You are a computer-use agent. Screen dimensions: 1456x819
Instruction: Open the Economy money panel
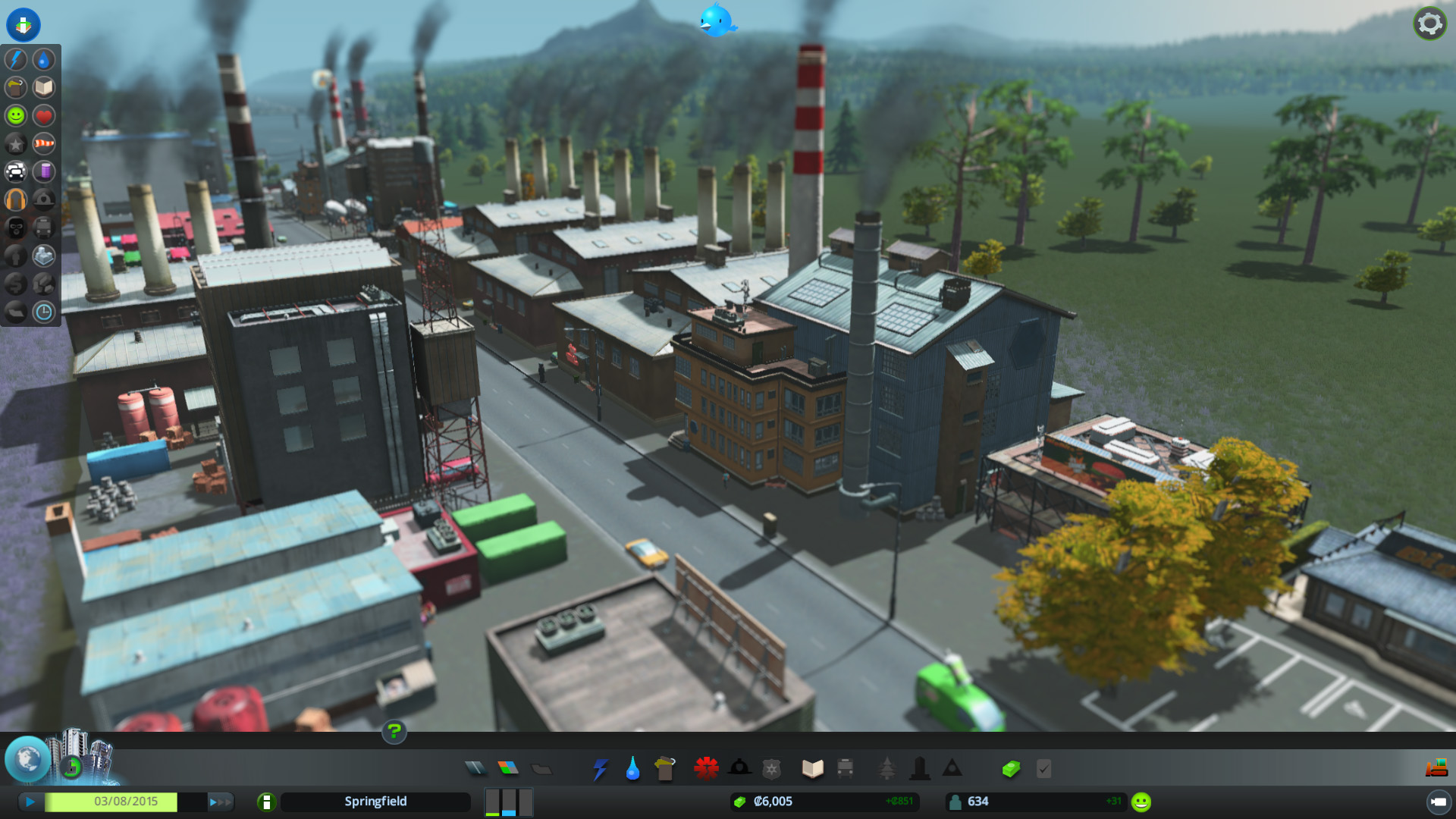point(1011,769)
